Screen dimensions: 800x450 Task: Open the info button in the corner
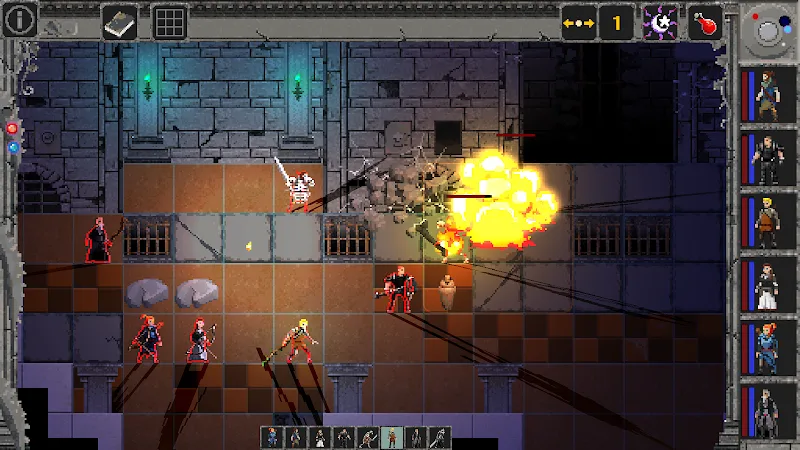point(21,18)
